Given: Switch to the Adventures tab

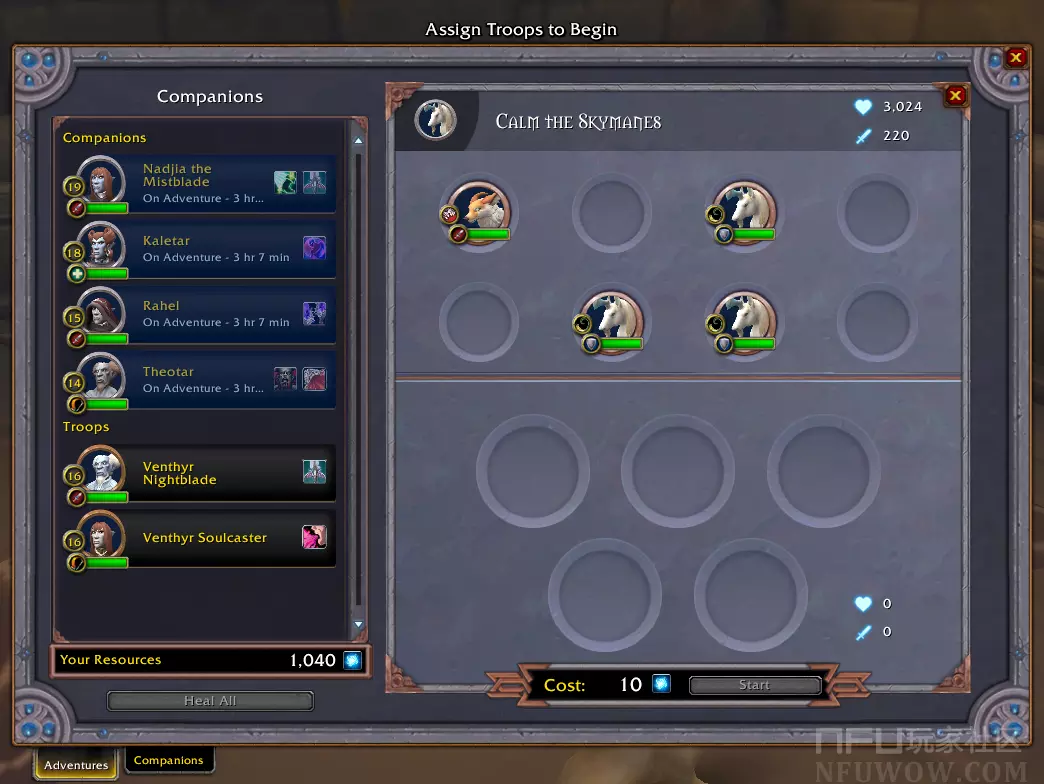Looking at the screenshot, I should 76,765.
